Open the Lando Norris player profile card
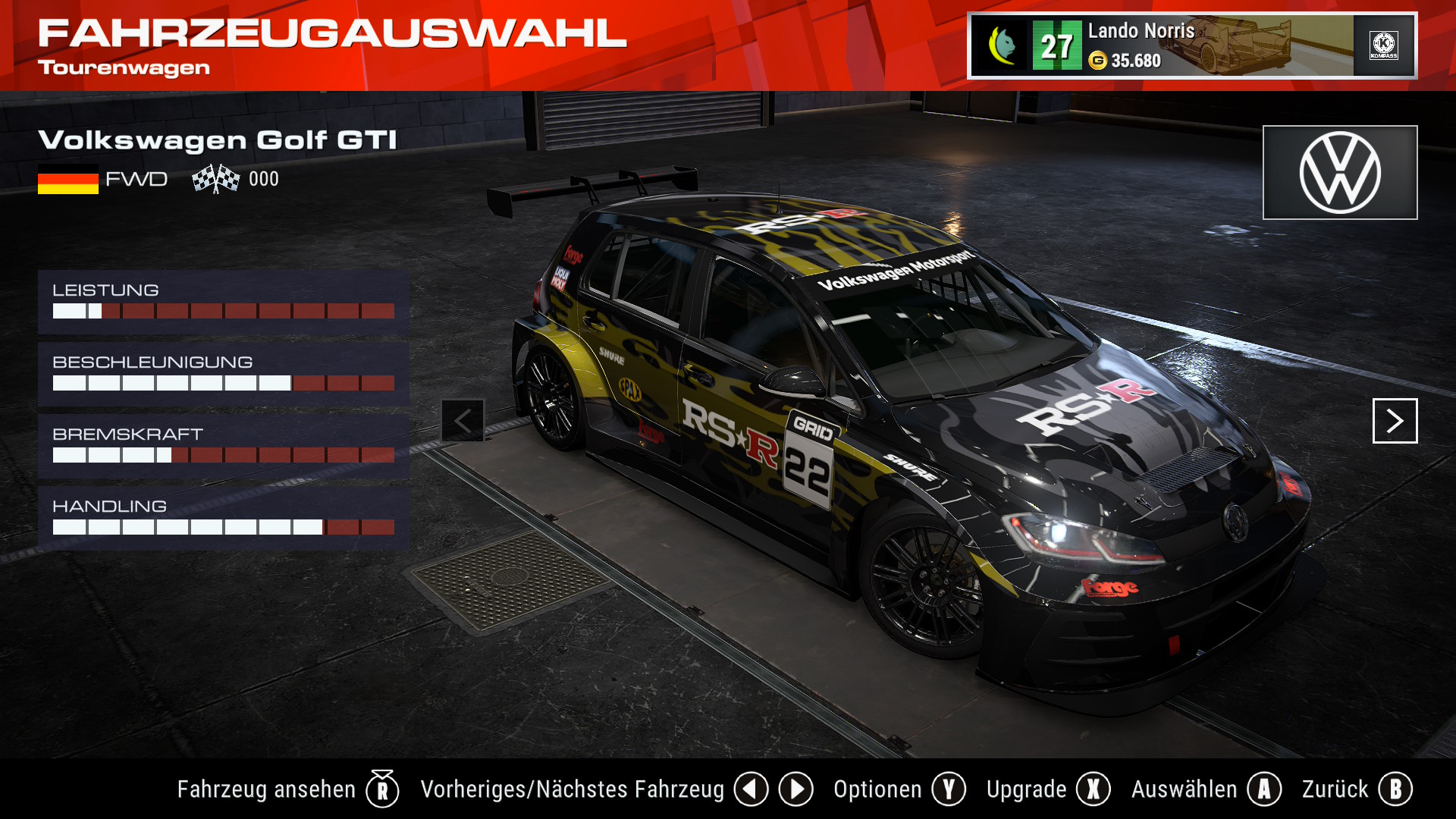1456x819 pixels. click(x=1191, y=45)
